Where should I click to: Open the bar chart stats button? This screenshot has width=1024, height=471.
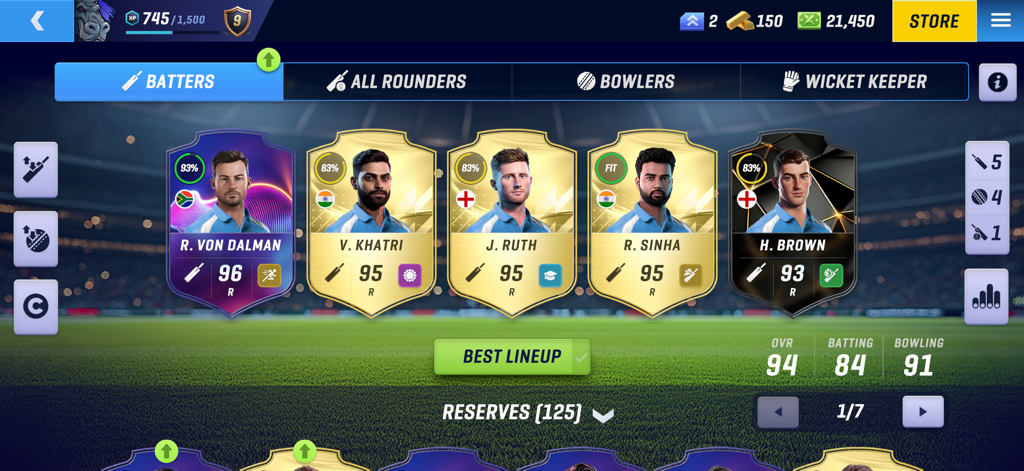986,297
